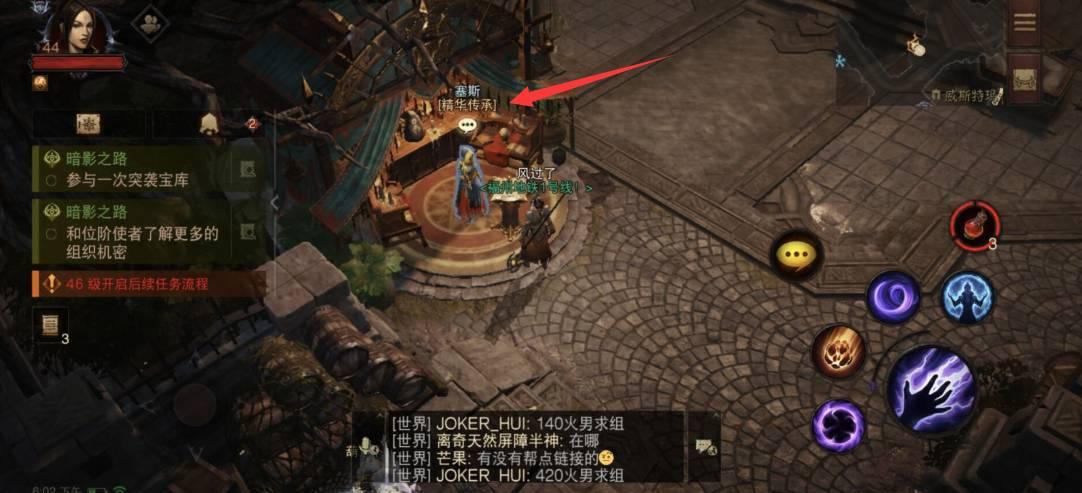Use the red health potion

click(973, 225)
